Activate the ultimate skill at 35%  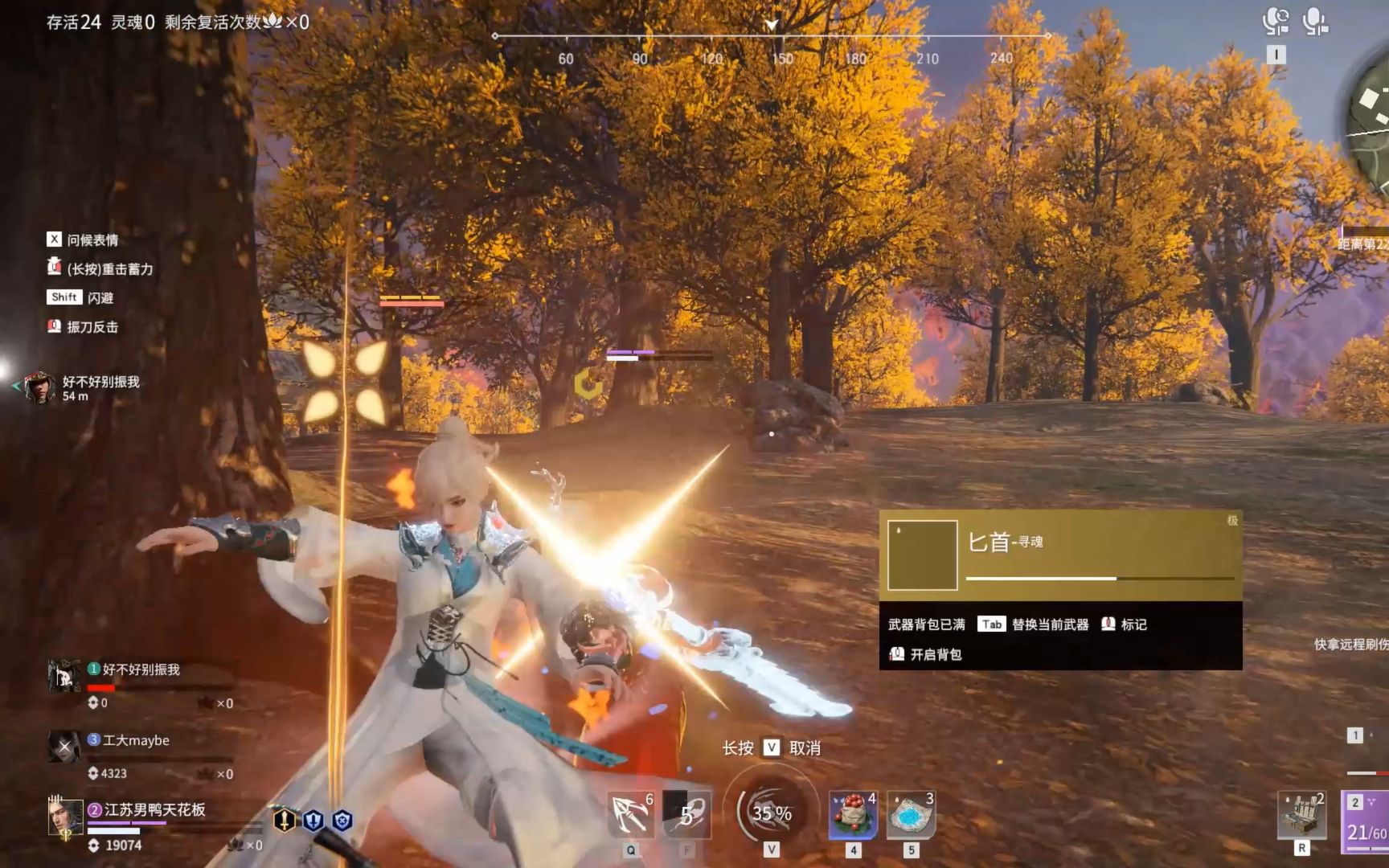click(772, 813)
